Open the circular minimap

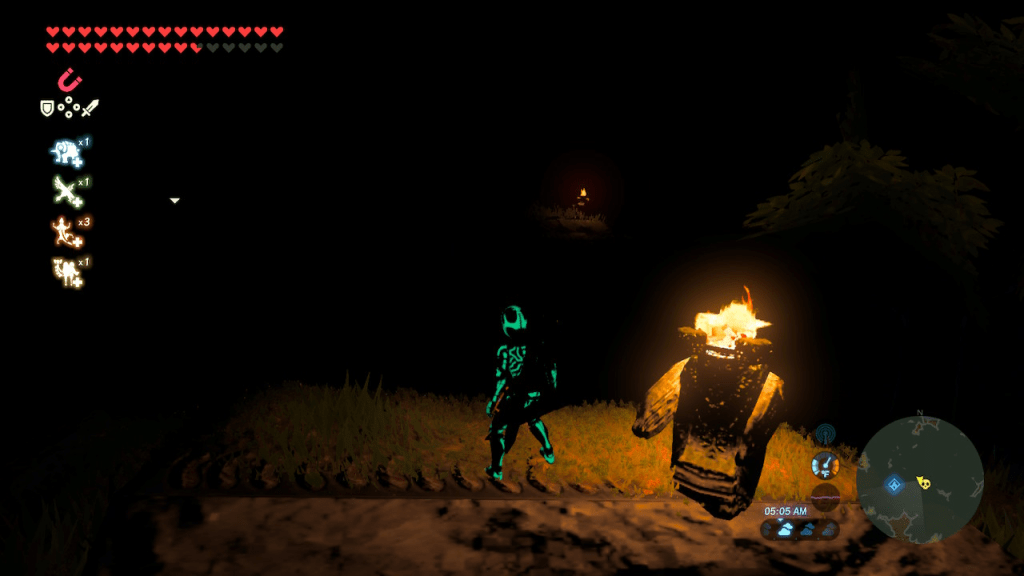tap(920, 480)
